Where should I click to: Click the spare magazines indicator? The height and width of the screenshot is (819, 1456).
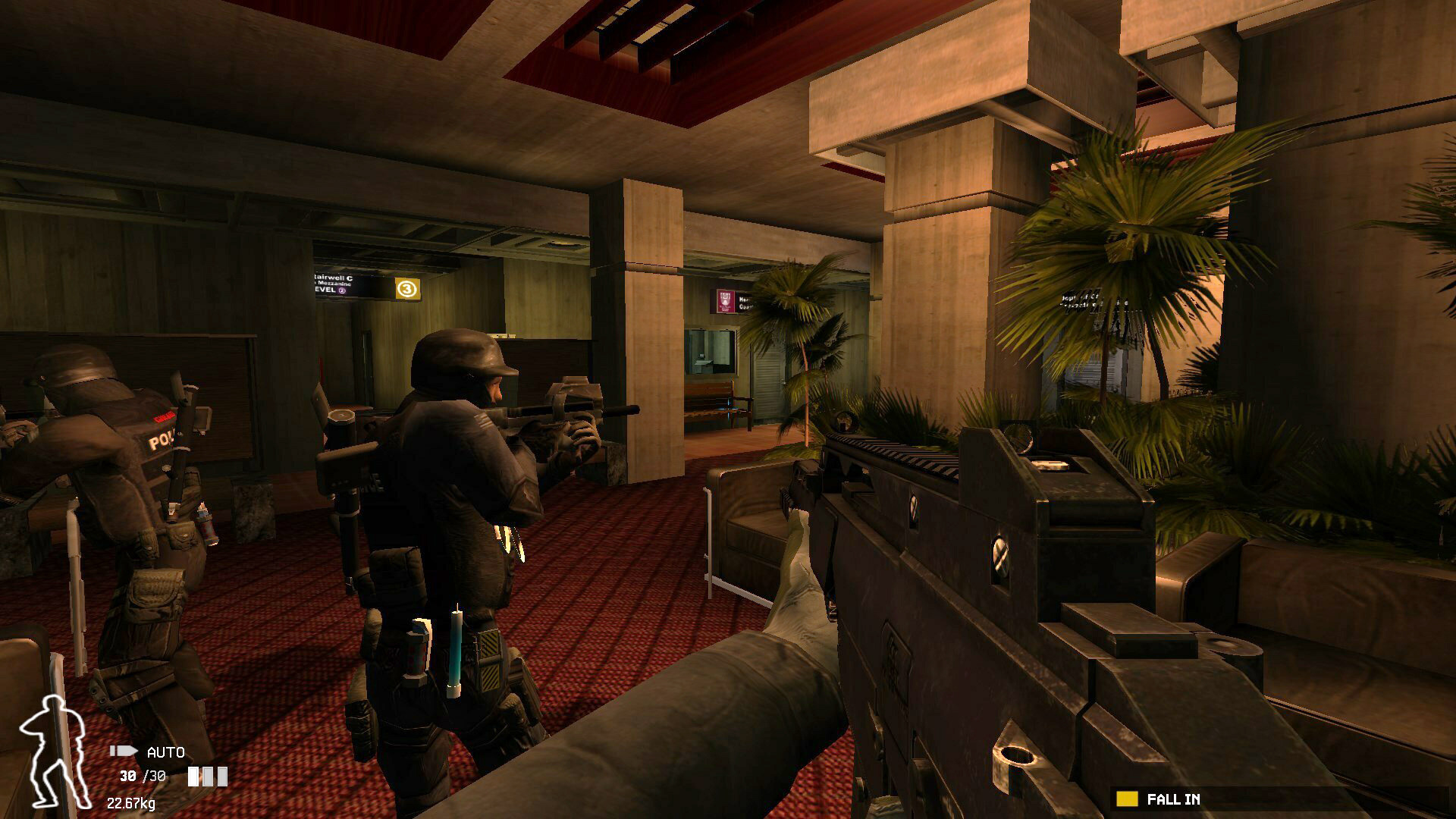pyautogui.click(x=208, y=777)
